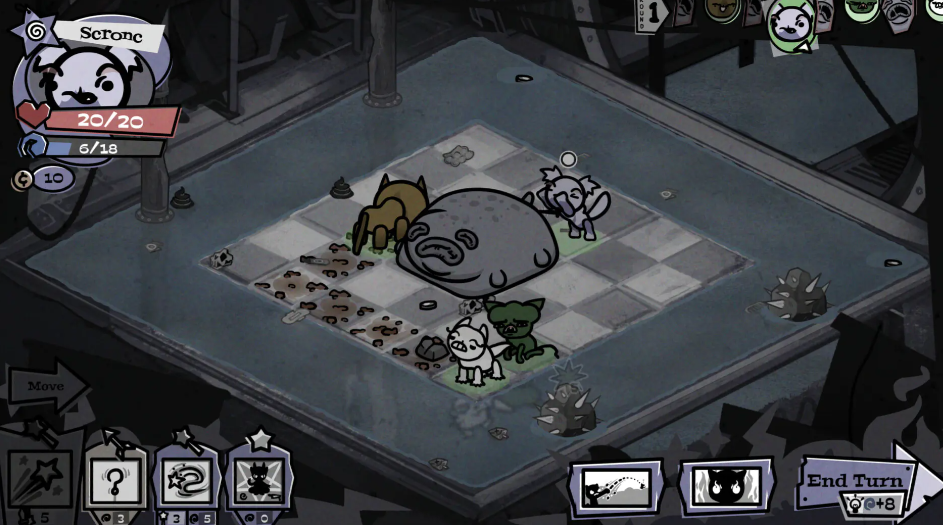
Task: Select the brown creature turn-order portrait
Action: 722,10
